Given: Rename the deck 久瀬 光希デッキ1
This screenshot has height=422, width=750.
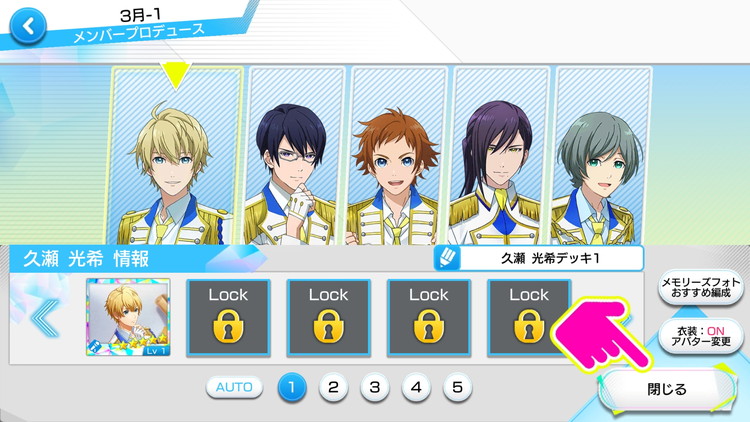Looking at the screenshot, I should [x=539, y=258].
